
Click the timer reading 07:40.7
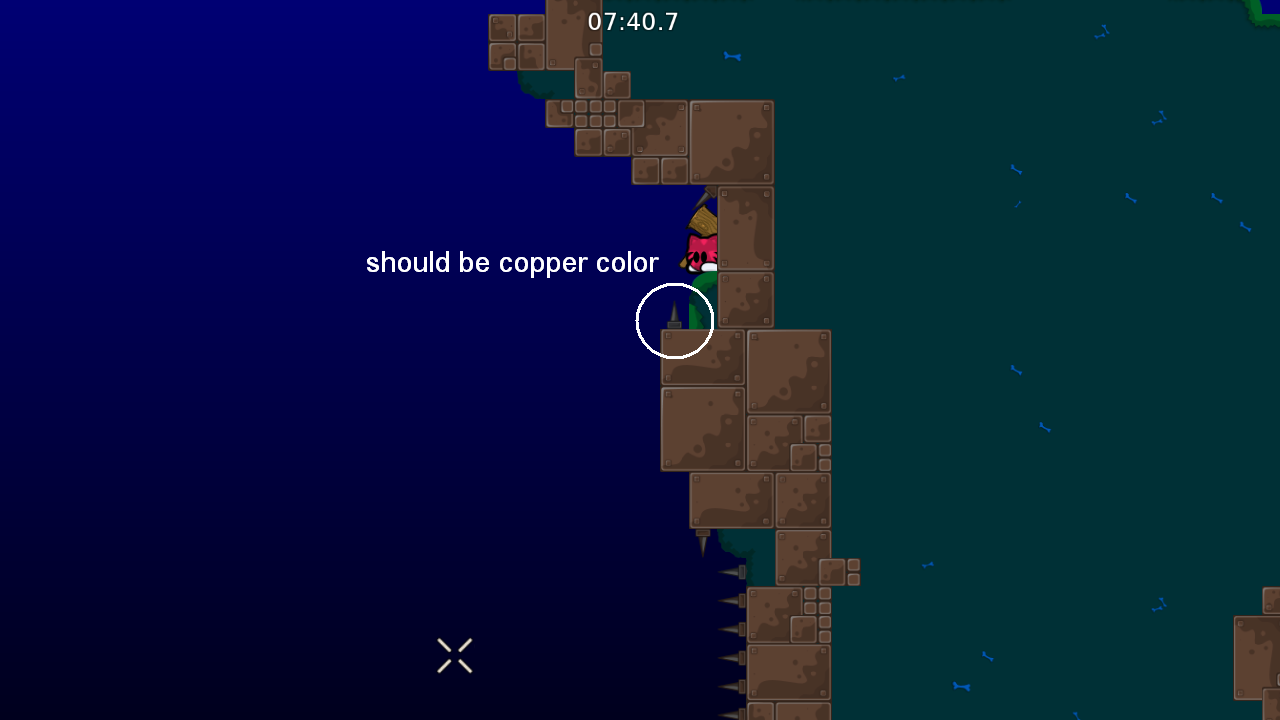pyautogui.click(x=633, y=21)
